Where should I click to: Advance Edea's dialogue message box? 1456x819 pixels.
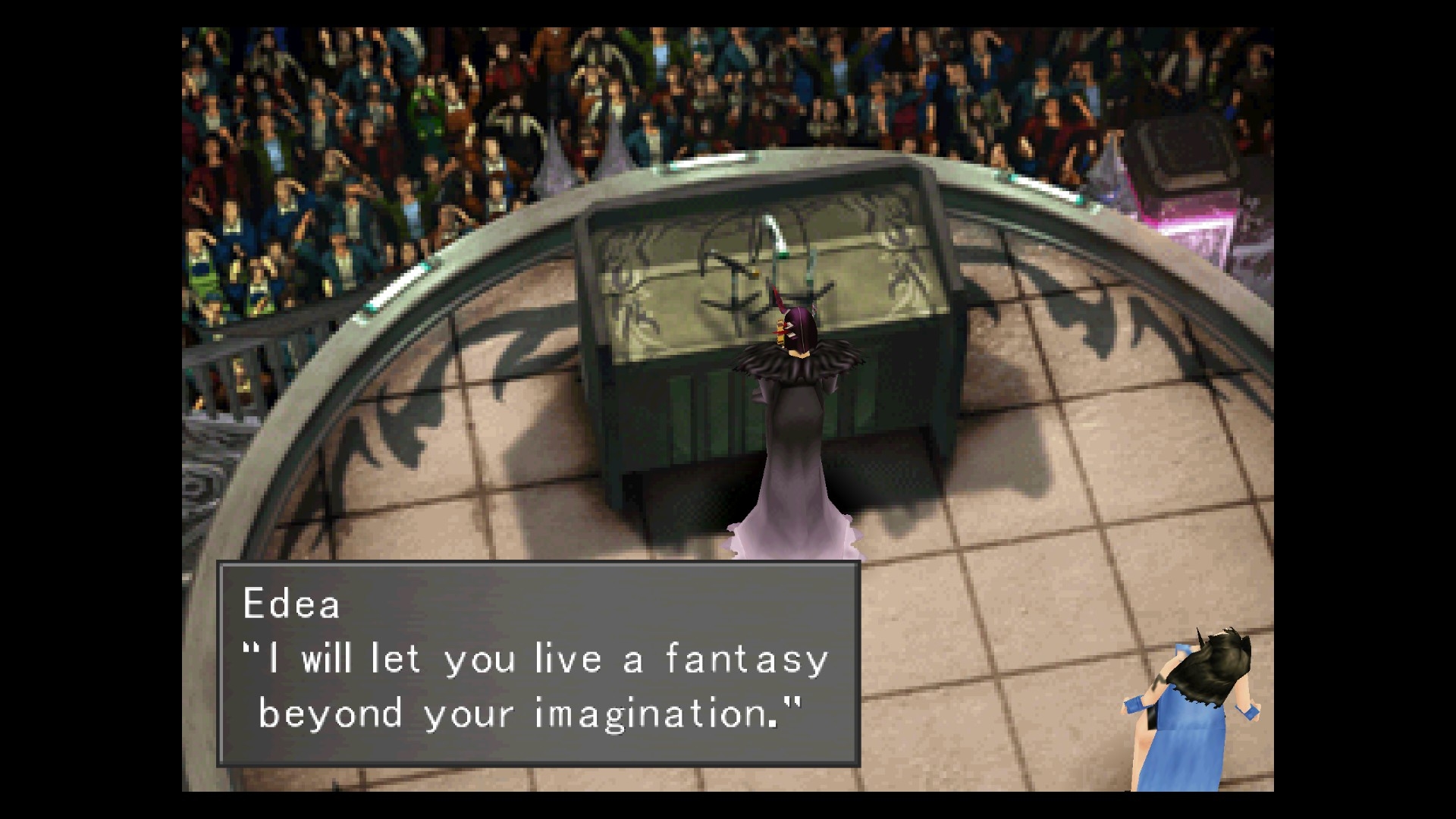(x=538, y=664)
